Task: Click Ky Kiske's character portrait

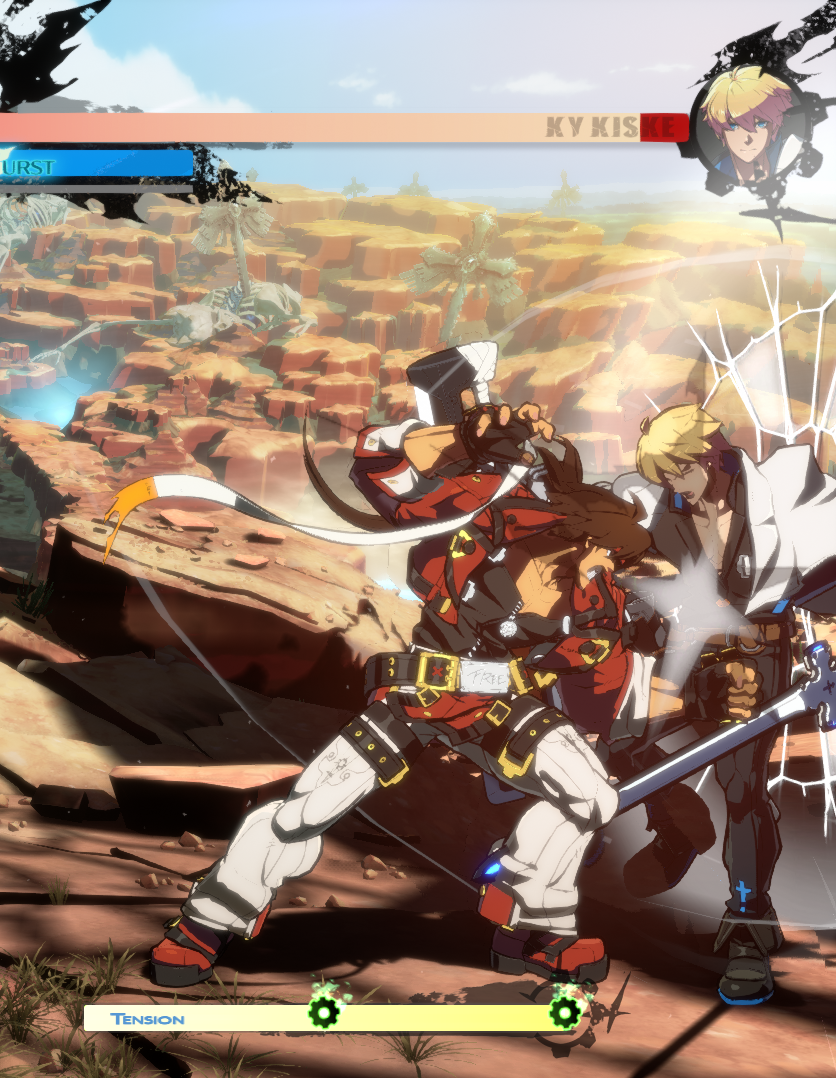Action: (743, 124)
